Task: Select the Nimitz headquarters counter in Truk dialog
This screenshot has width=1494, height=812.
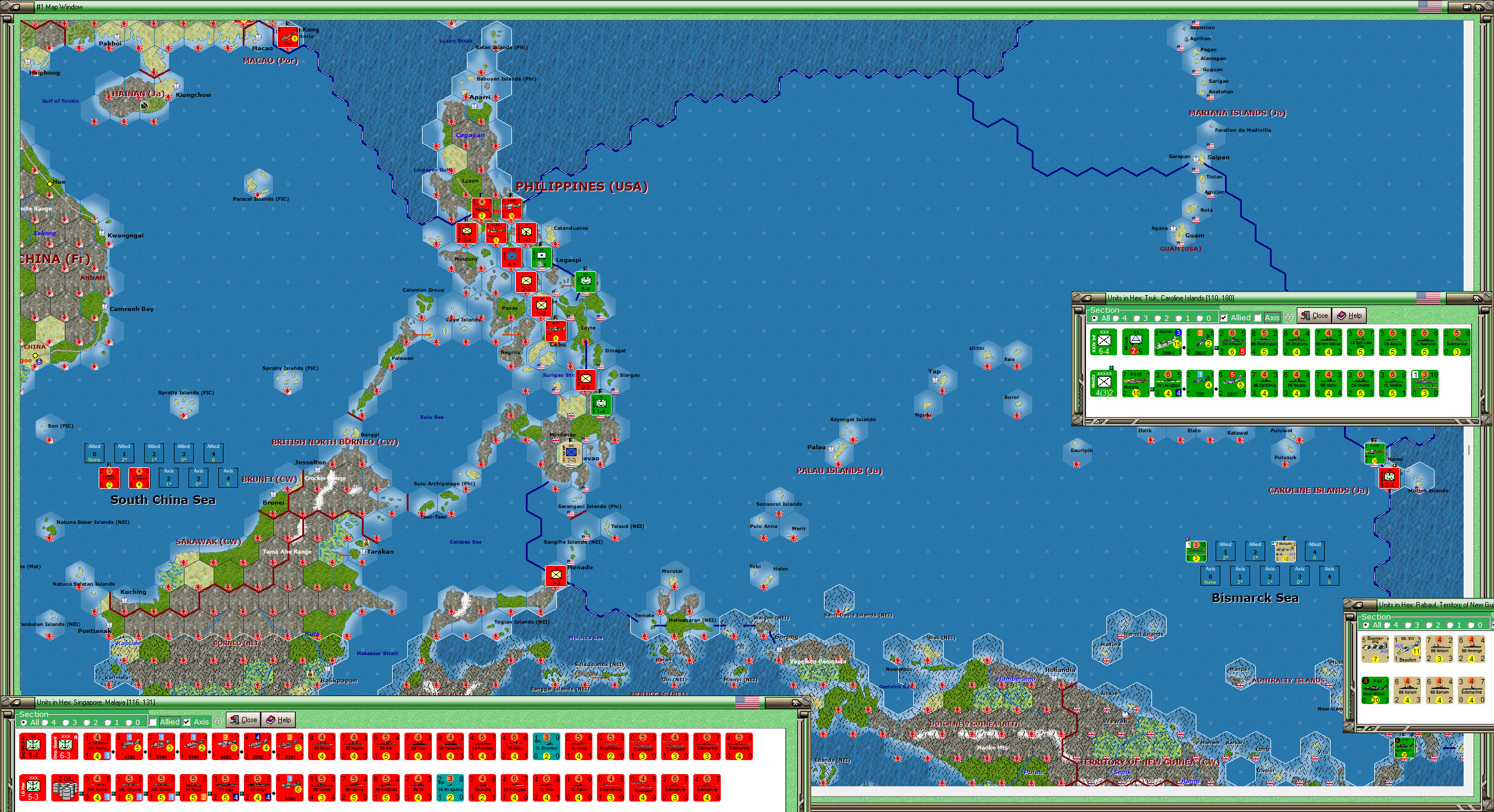Action: click(x=1103, y=383)
